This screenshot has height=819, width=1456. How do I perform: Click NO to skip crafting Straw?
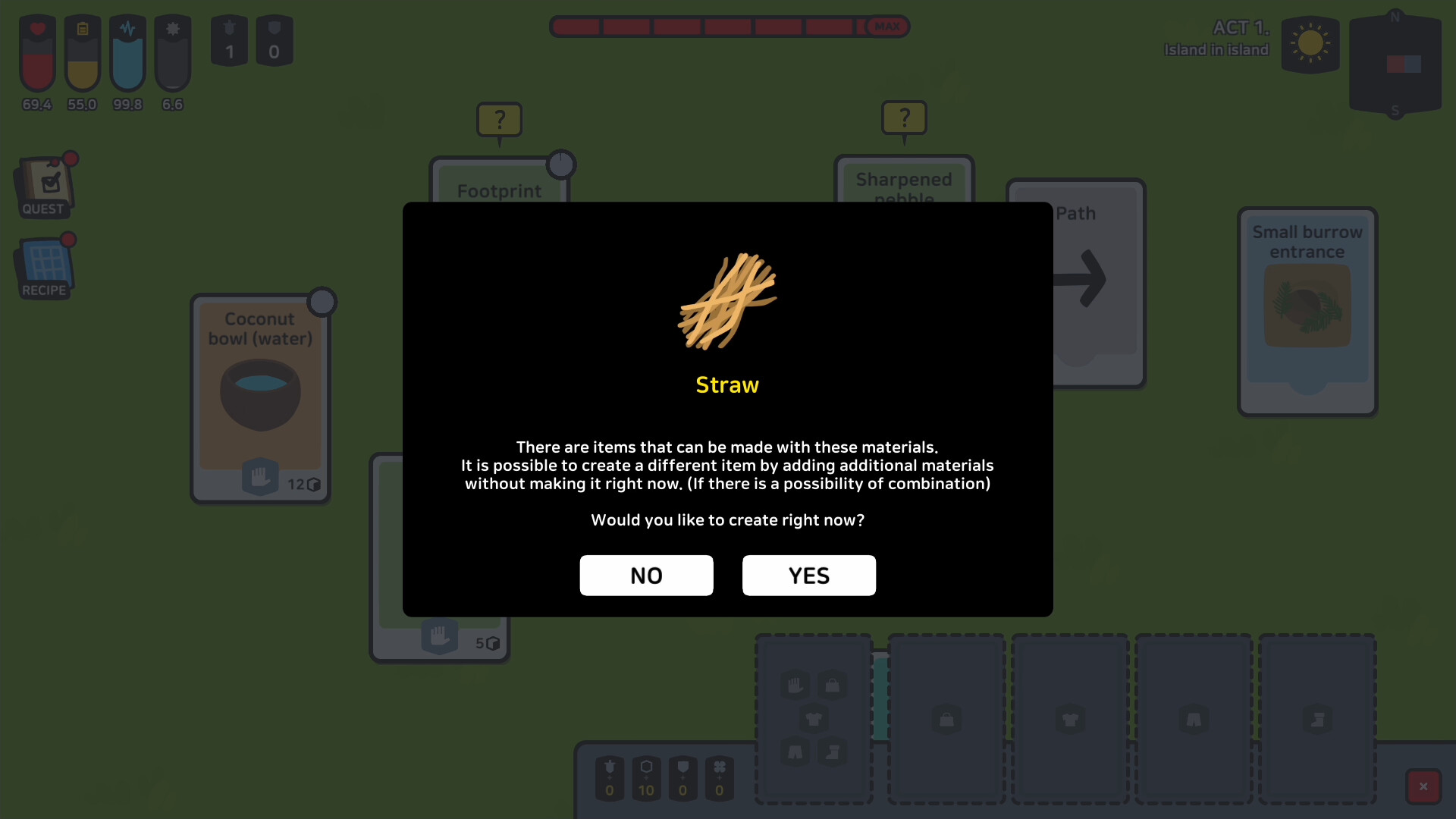[x=646, y=576]
